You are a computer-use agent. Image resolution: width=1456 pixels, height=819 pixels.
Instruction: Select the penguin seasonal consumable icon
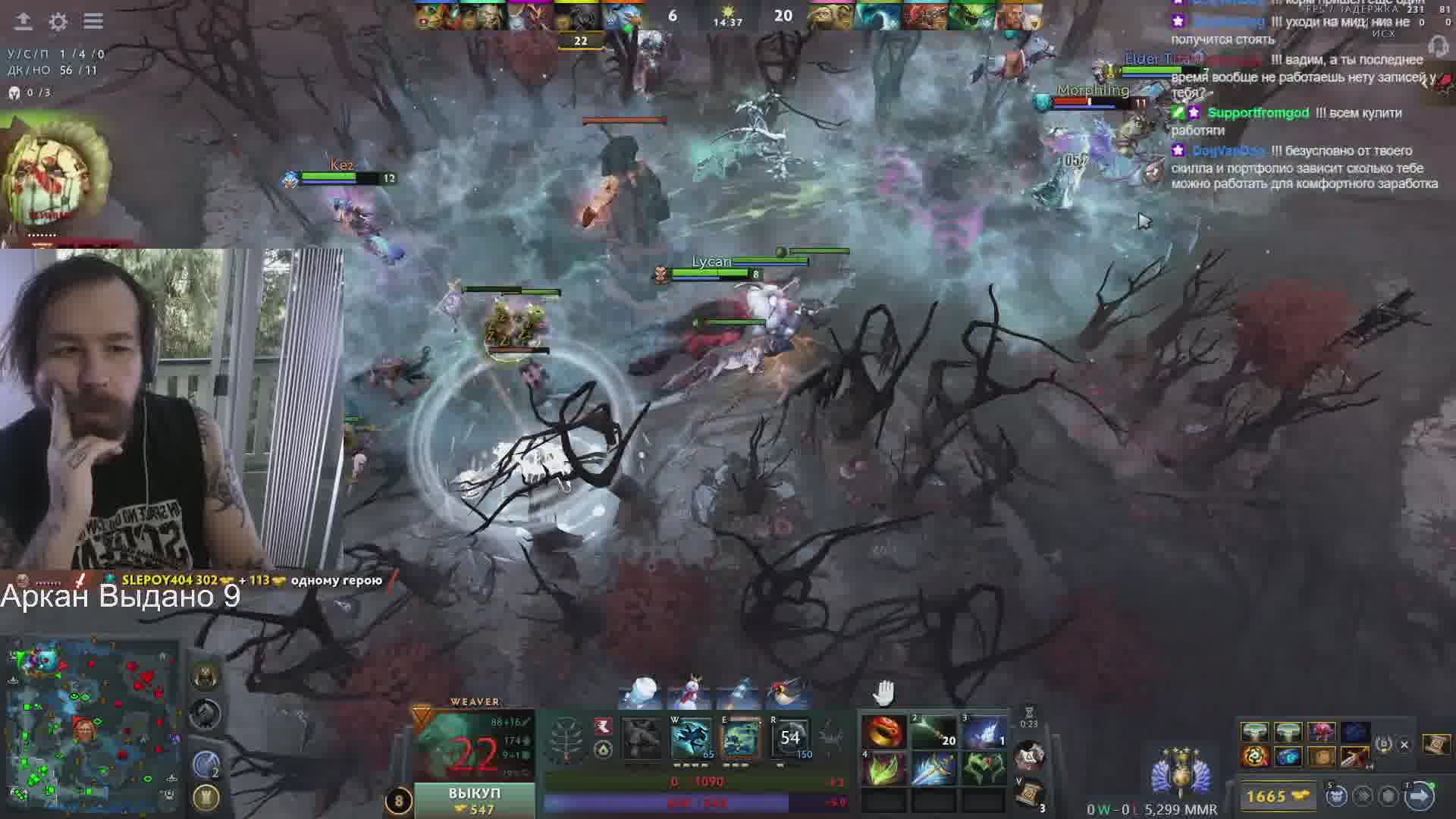click(785, 692)
